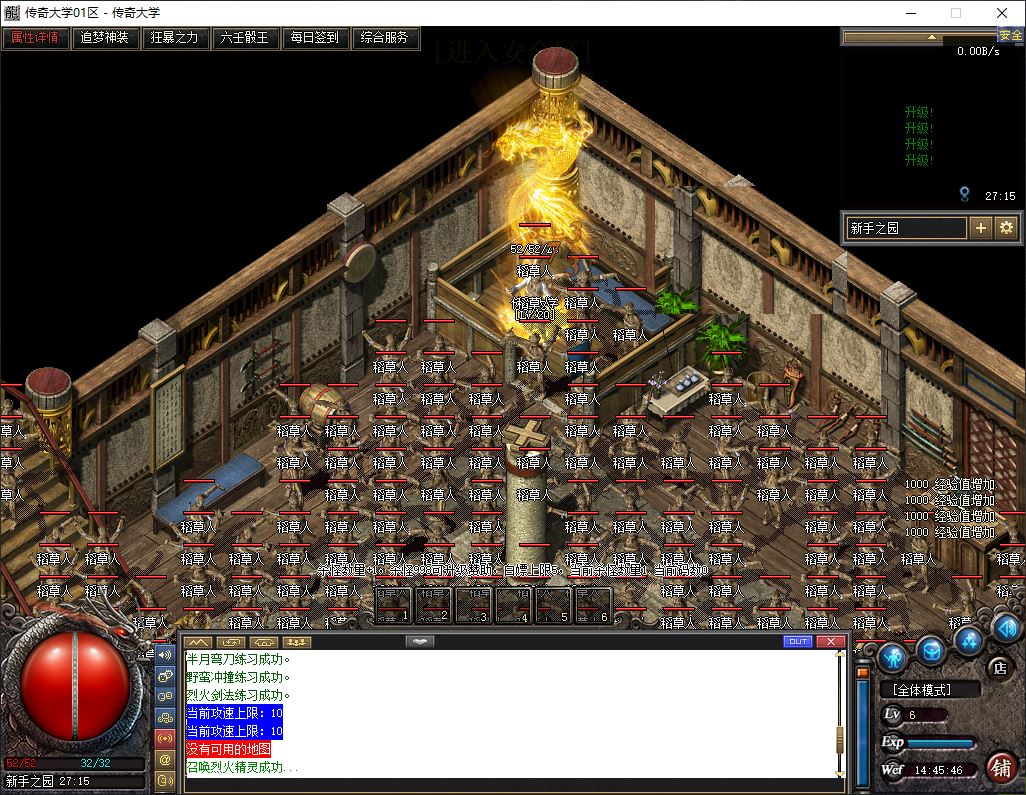Open the 店 shop button
This screenshot has width=1026, height=795.
[x=998, y=667]
